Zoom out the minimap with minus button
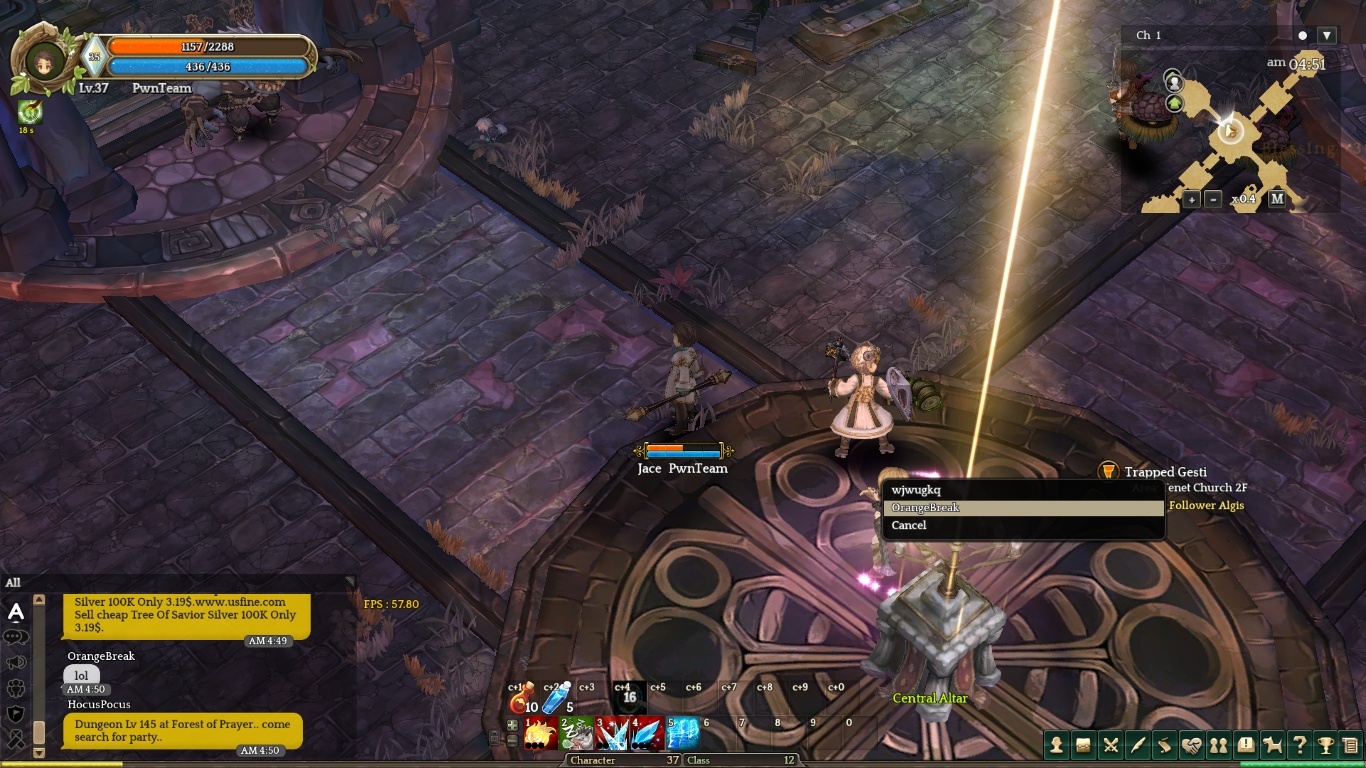Screen dimensions: 1366x768 click(1213, 199)
